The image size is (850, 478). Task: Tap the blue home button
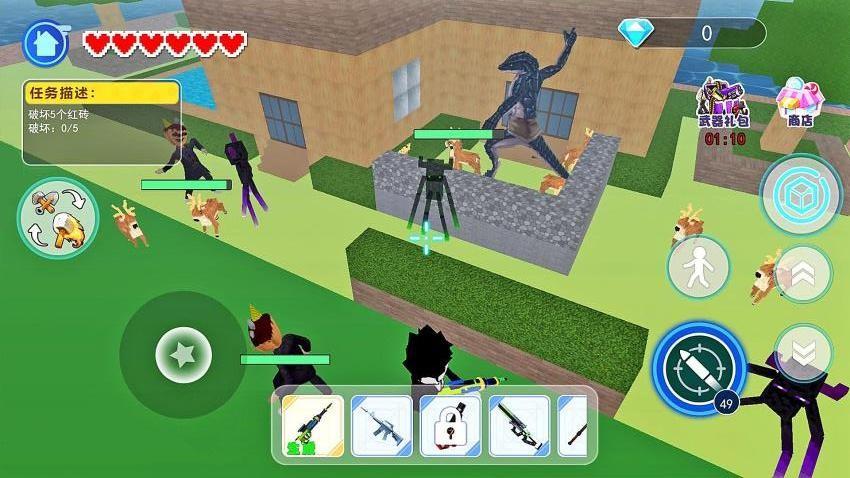tap(45, 42)
